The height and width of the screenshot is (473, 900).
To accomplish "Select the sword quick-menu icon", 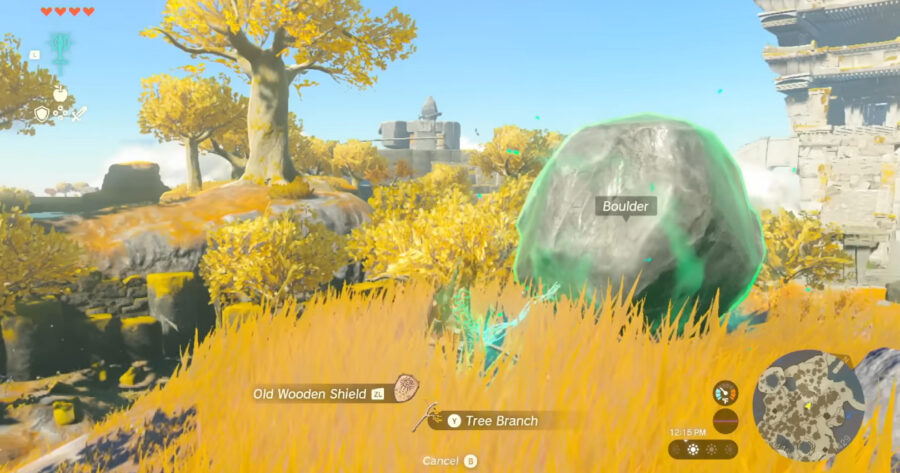I will (79, 114).
